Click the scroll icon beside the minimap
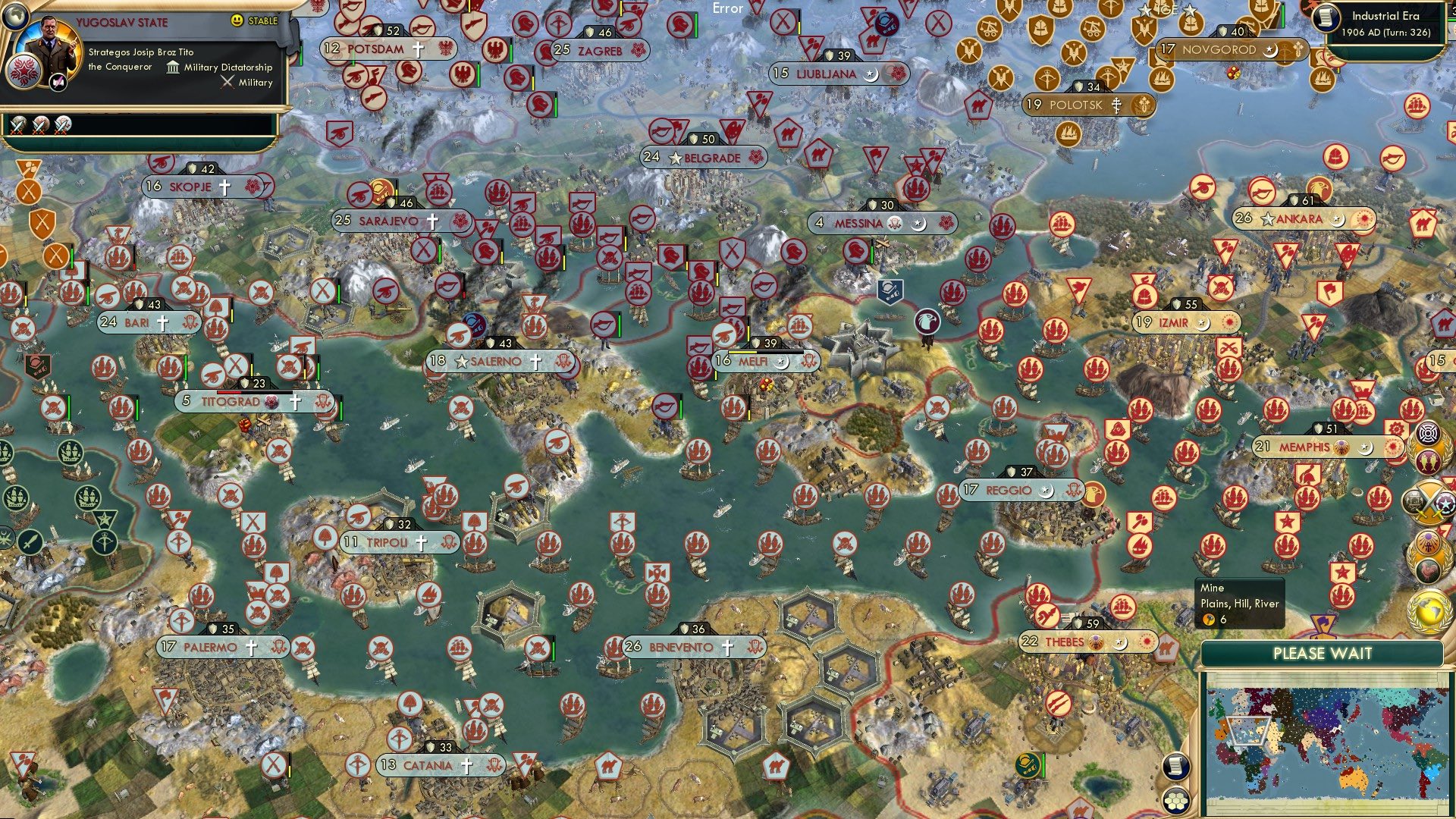 click(1176, 767)
